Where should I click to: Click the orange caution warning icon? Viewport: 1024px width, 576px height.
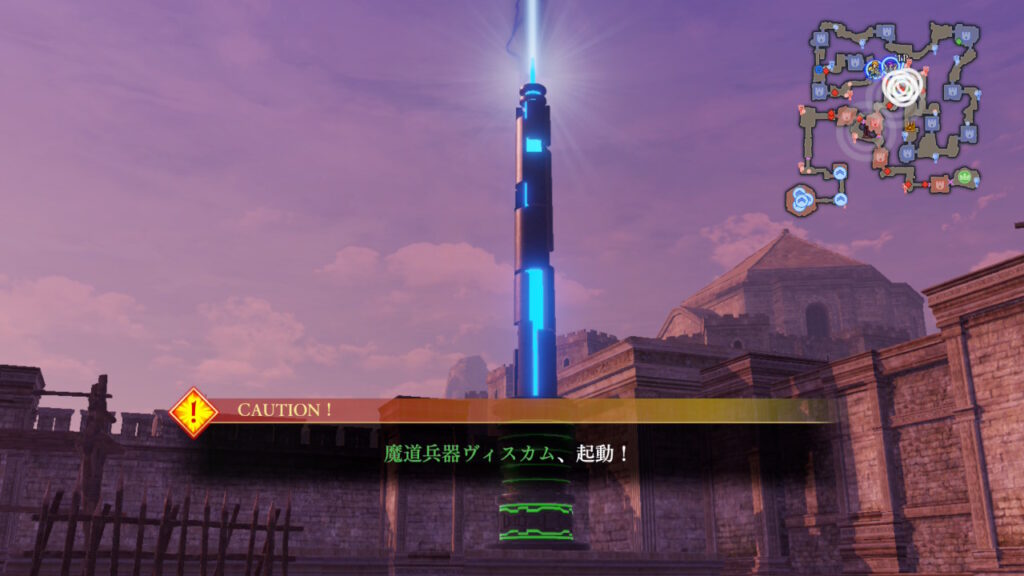click(194, 412)
